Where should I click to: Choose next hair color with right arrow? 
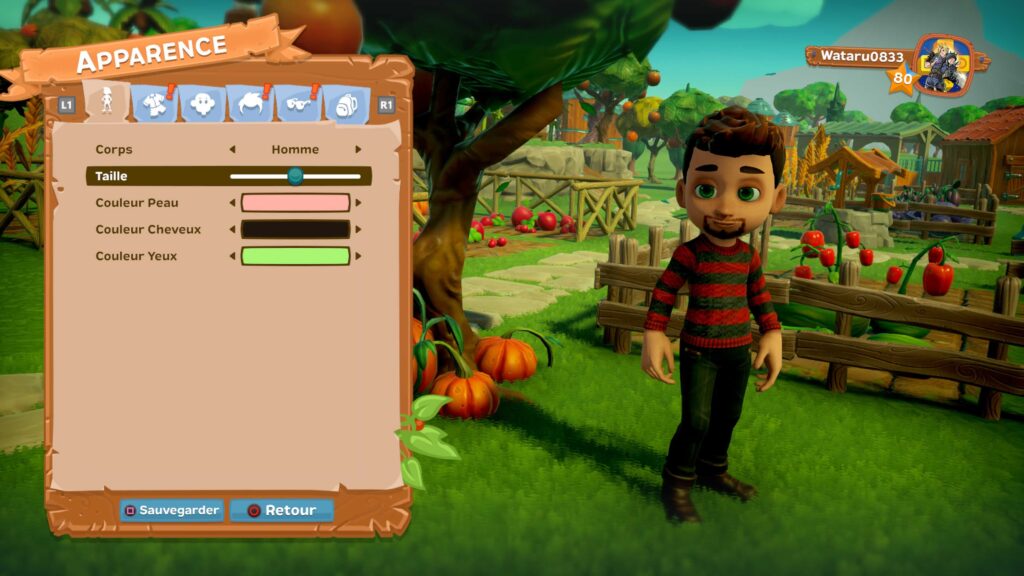(358, 229)
